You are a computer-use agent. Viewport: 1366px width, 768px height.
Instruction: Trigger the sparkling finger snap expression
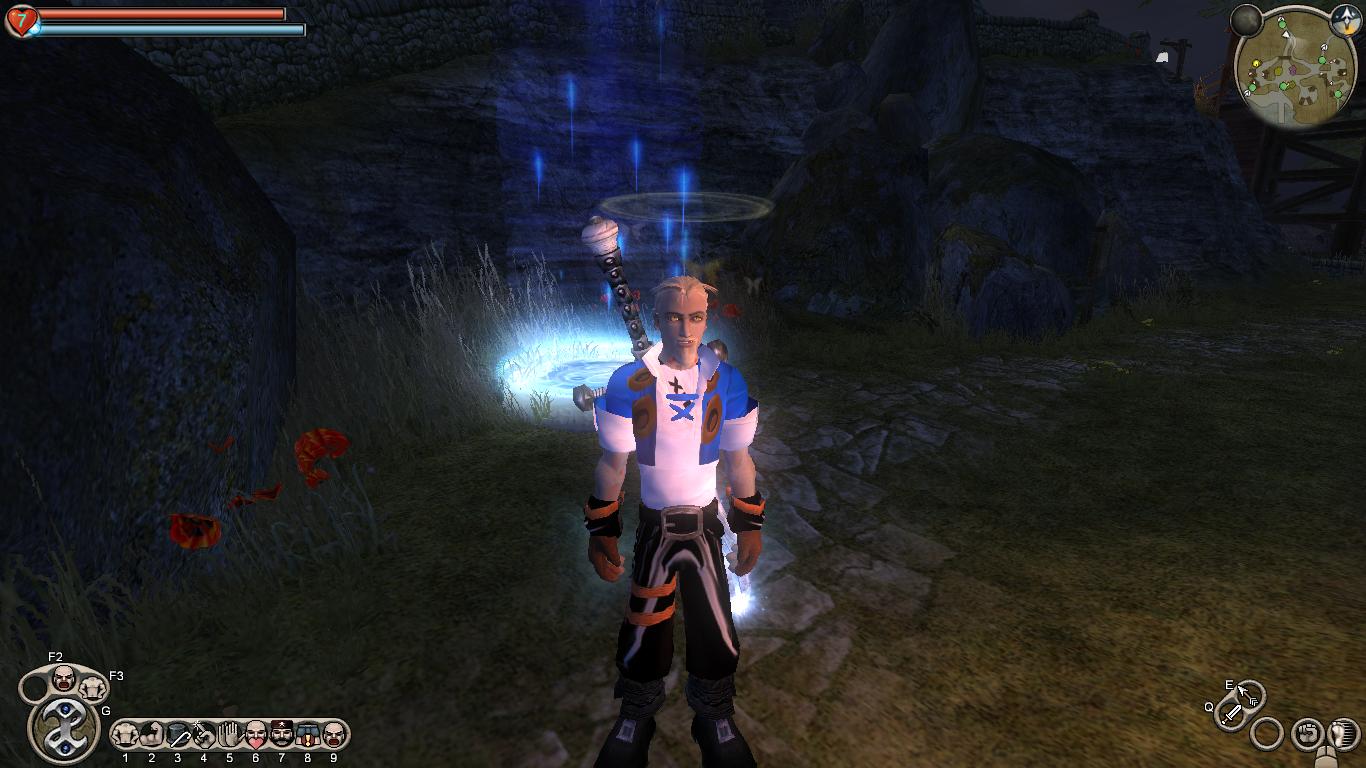click(x=204, y=735)
